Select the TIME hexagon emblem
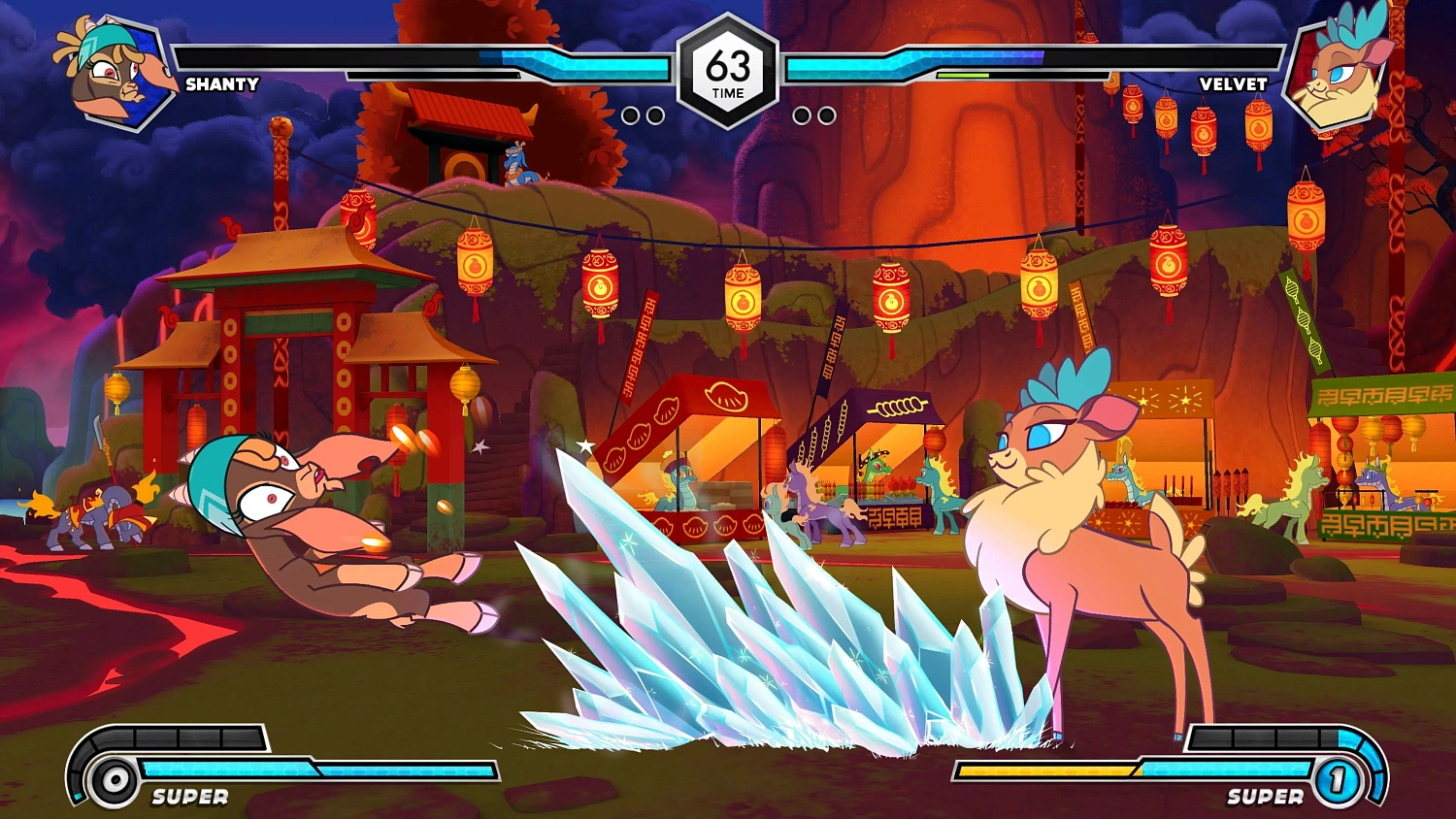Viewport: 1456px width, 819px height. tap(728, 68)
